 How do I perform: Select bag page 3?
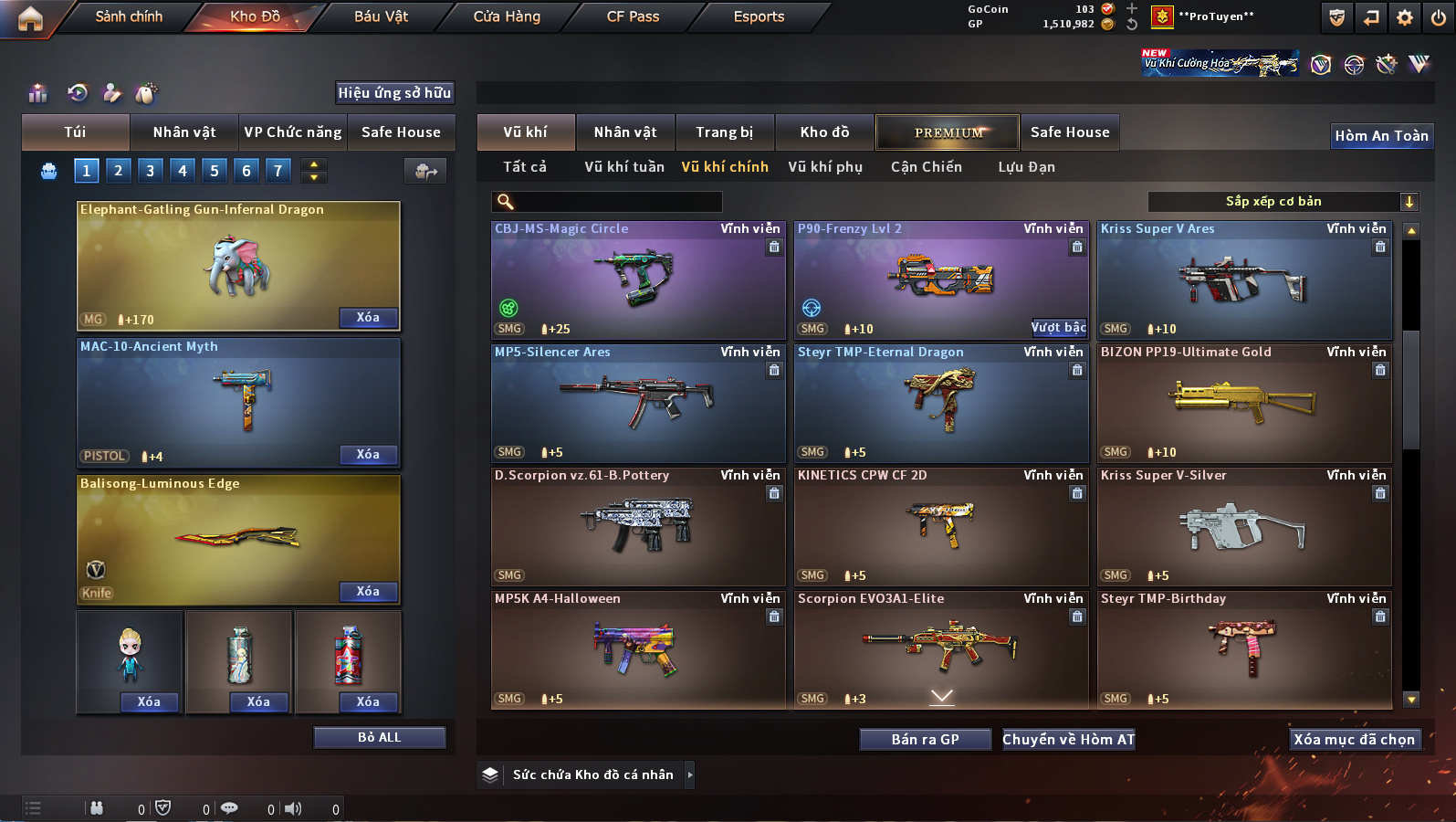(151, 171)
